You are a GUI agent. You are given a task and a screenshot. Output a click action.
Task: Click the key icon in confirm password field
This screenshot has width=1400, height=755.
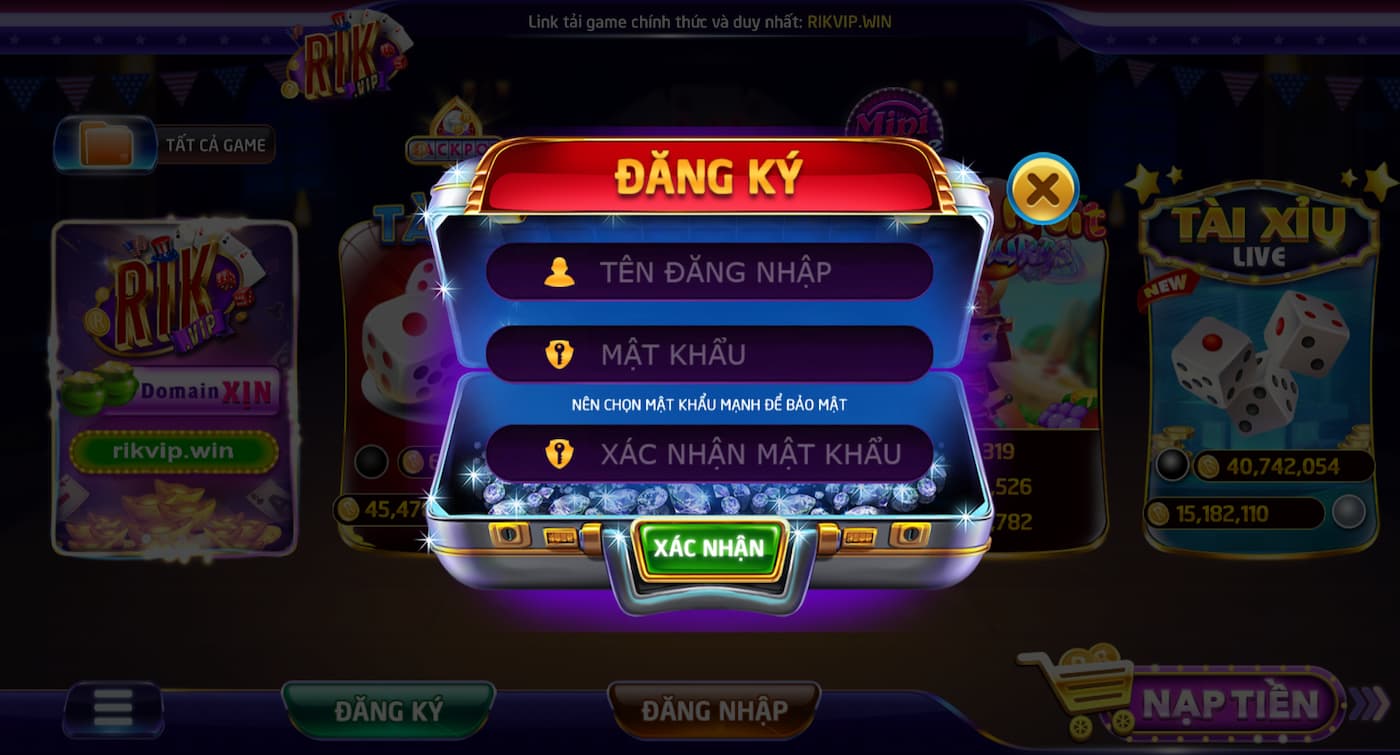[x=560, y=453]
